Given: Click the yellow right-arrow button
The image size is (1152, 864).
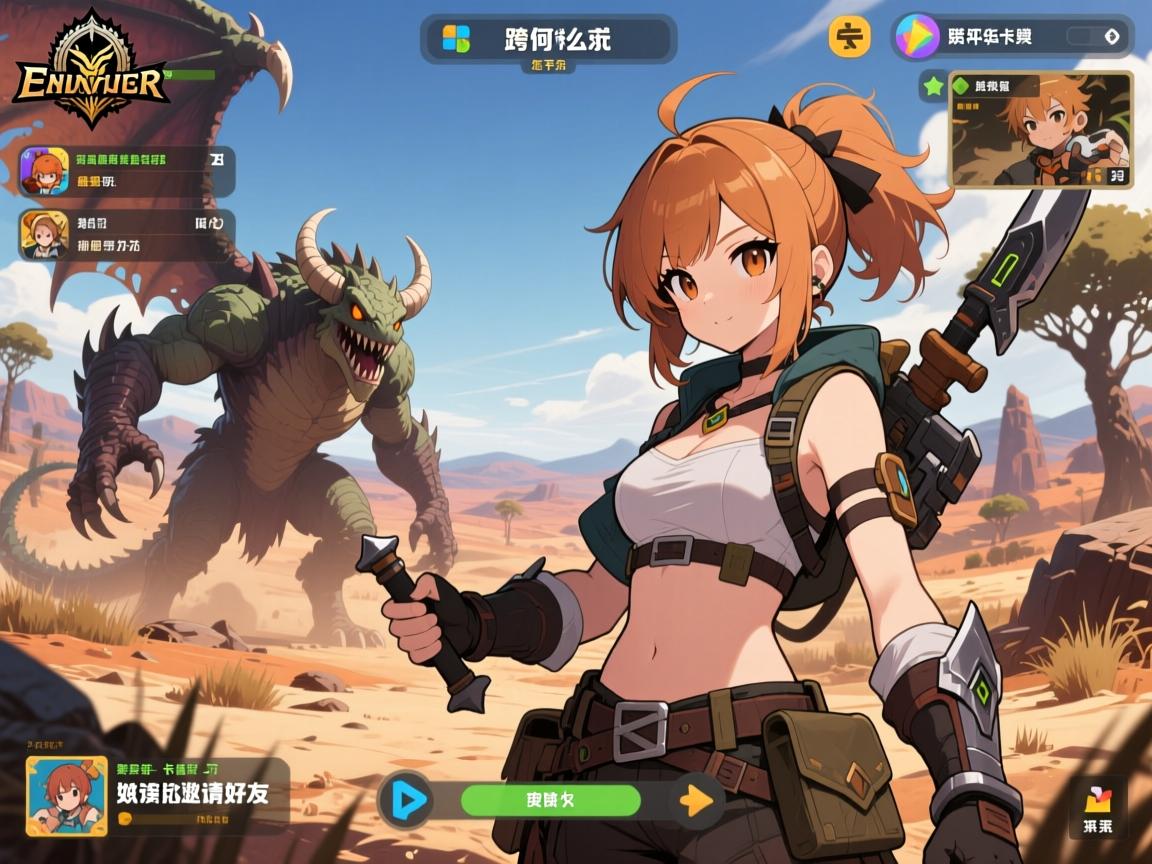Looking at the screenshot, I should click(696, 800).
